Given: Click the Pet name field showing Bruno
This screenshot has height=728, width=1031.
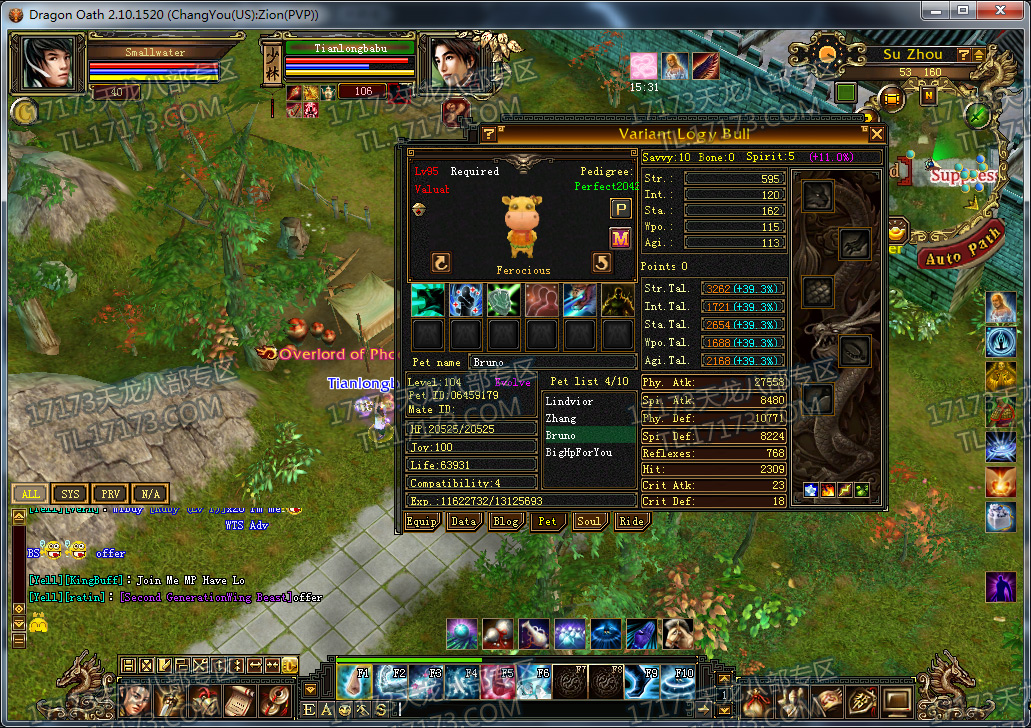Looking at the screenshot, I should pyautogui.click(x=552, y=362).
